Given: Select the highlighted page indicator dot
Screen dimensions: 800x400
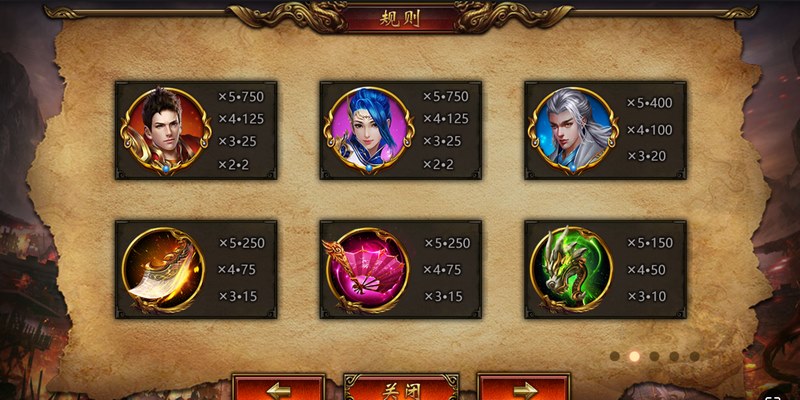Looking at the screenshot, I should 634,355.
